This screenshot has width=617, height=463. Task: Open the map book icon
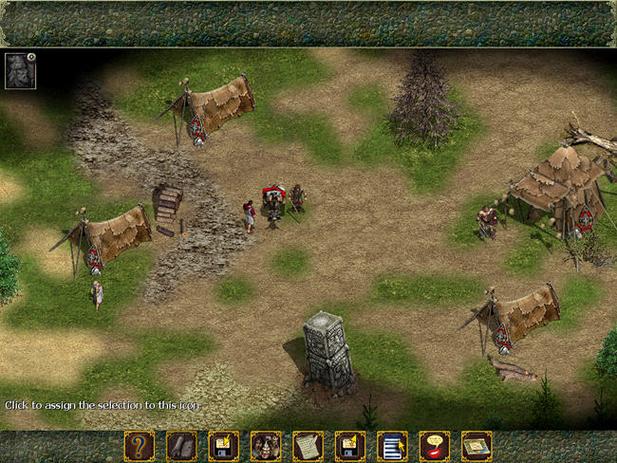(x=476, y=446)
